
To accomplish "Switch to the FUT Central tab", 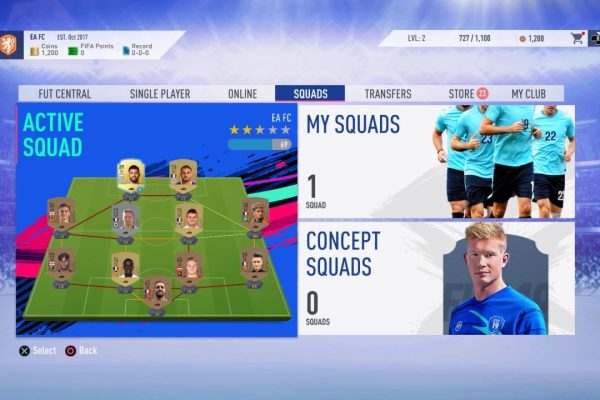I will pyautogui.click(x=65, y=94).
